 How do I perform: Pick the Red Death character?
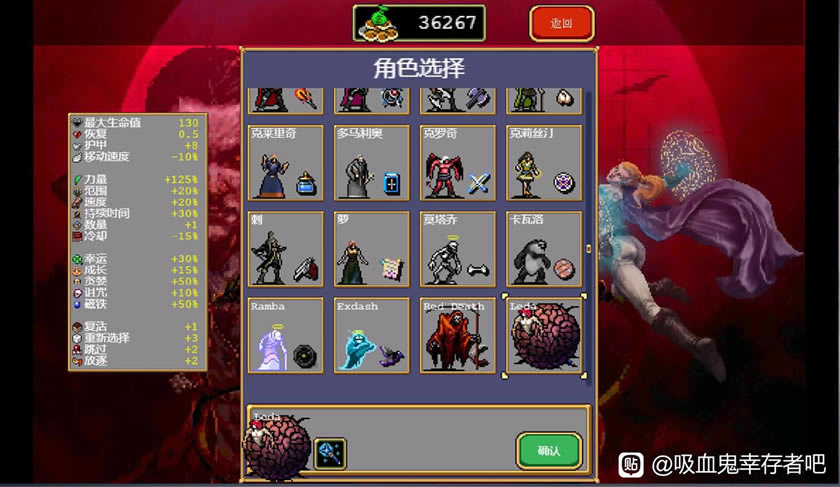(458, 335)
